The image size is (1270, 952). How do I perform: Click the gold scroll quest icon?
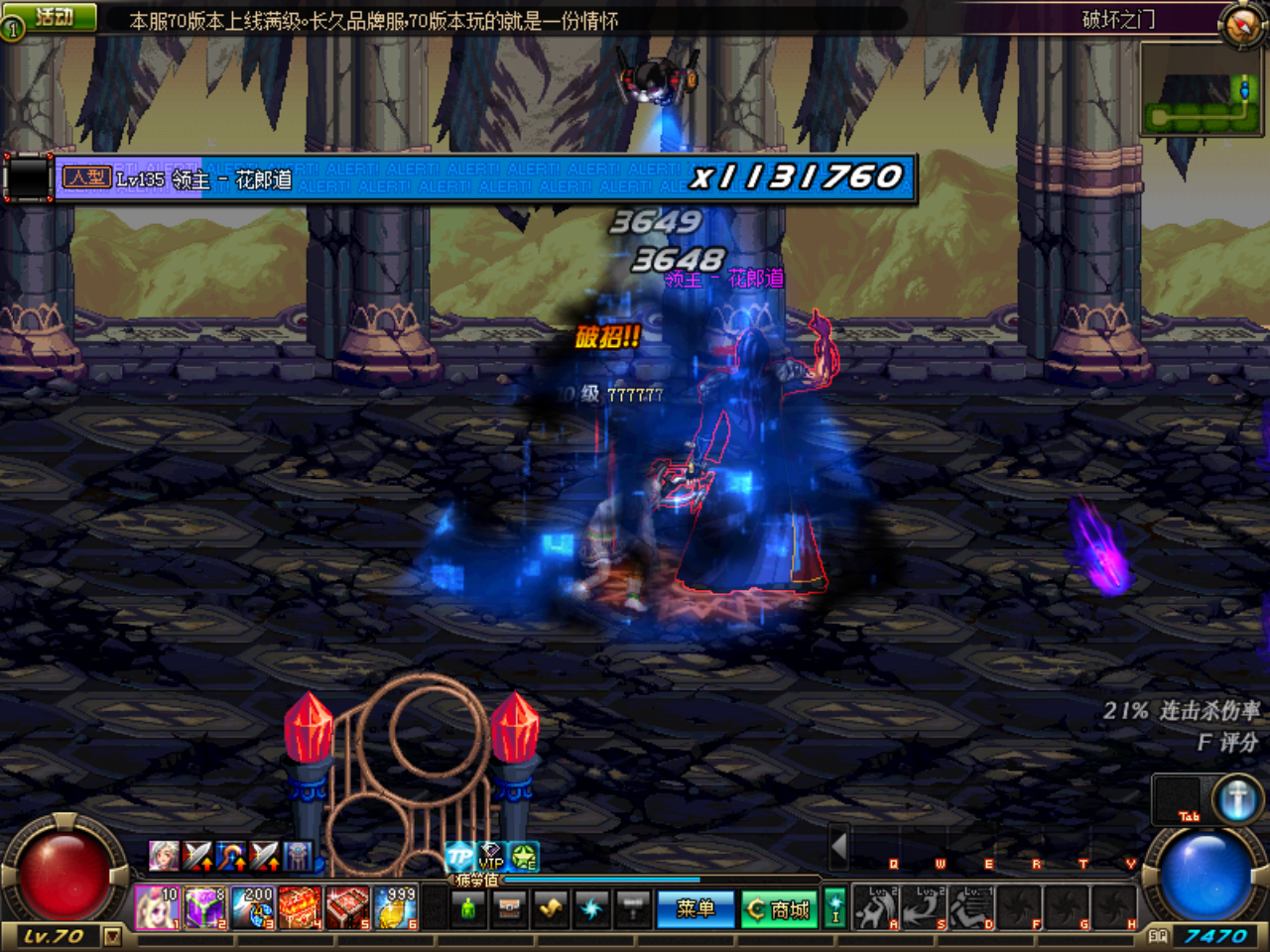[551, 909]
